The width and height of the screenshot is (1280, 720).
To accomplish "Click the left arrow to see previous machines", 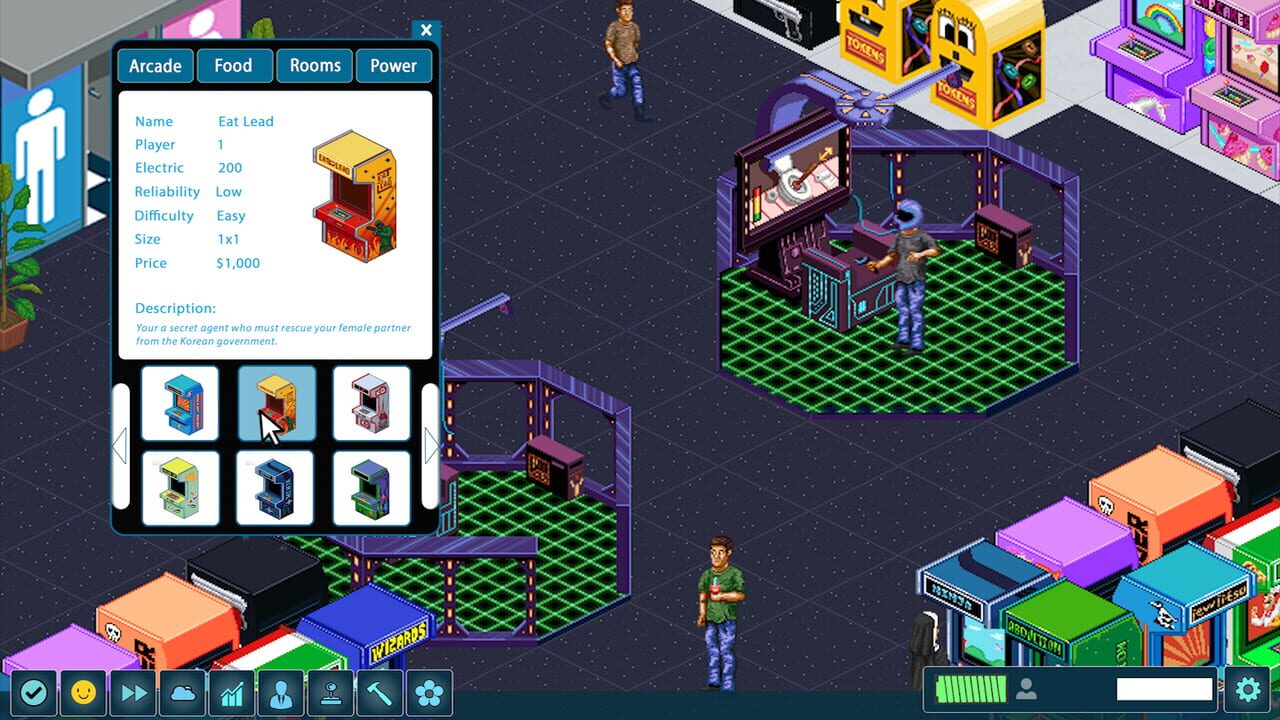I will (121, 447).
